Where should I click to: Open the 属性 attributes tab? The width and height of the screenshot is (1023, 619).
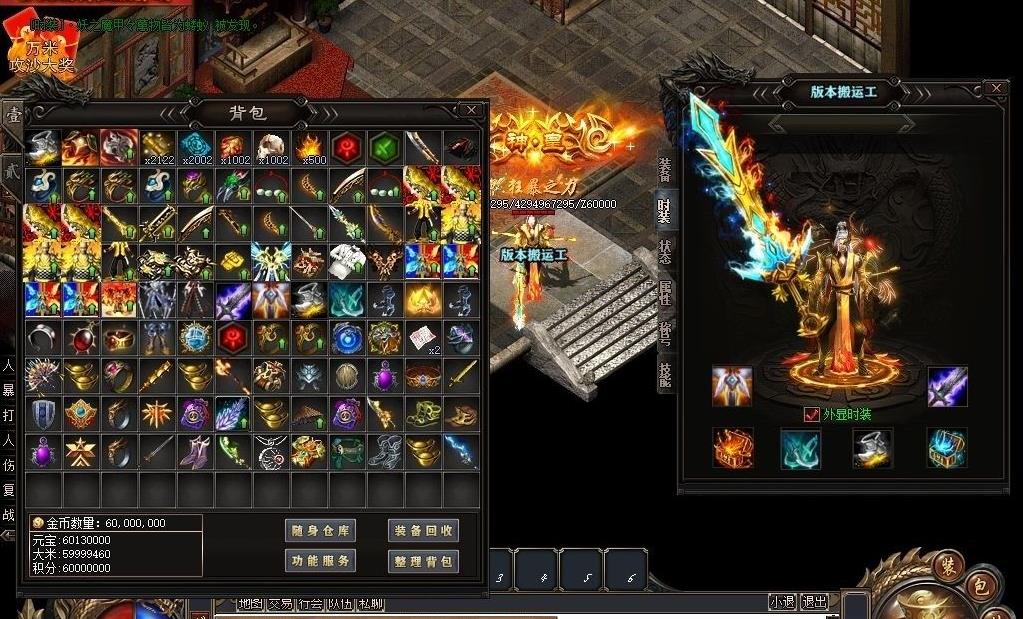coord(664,293)
